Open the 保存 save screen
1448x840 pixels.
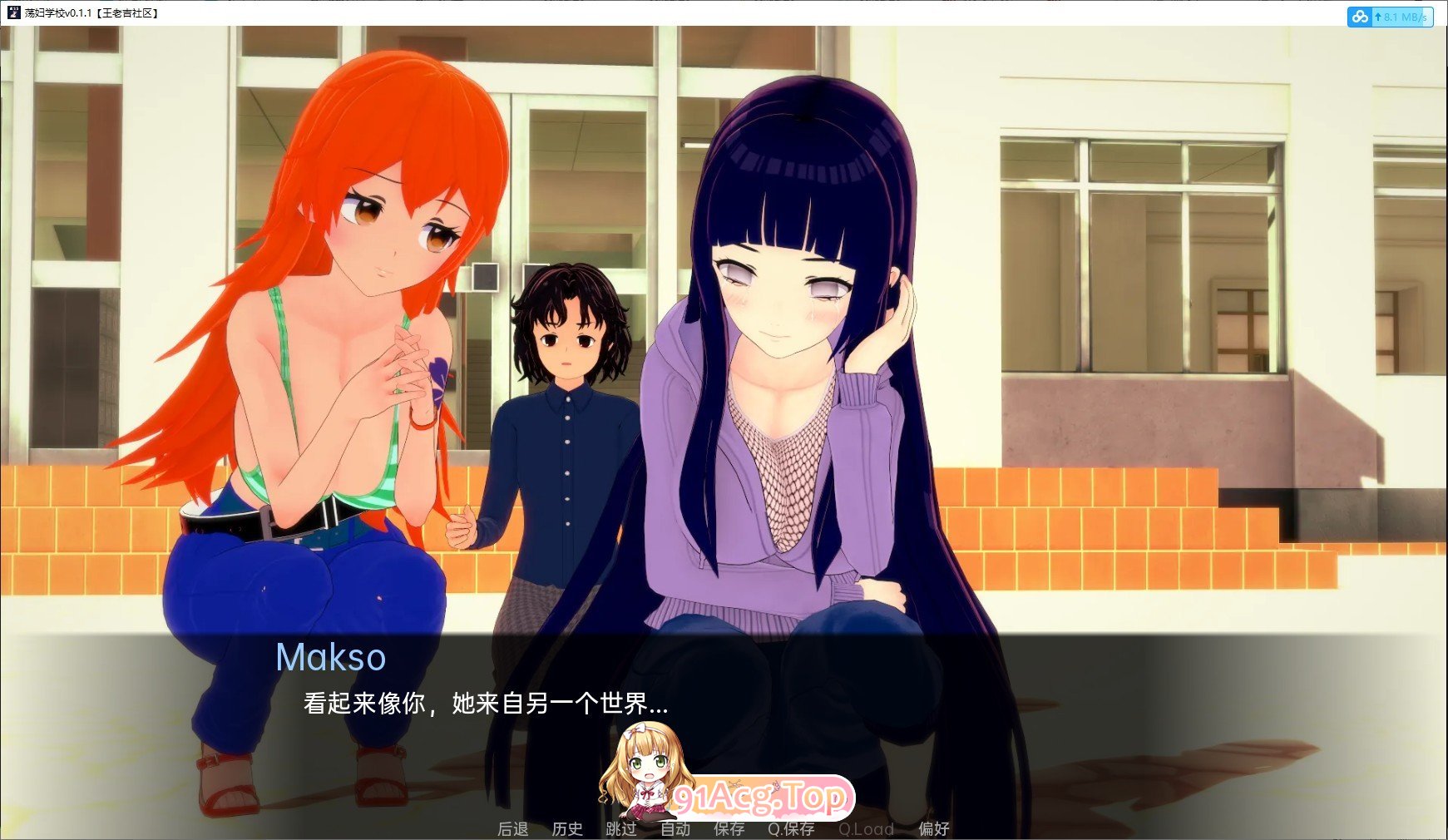(x=729, y=829)
